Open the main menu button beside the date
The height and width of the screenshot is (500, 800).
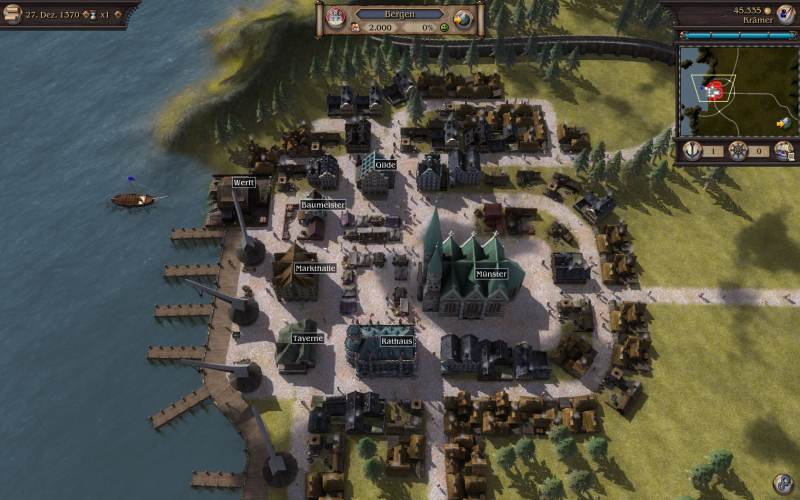pyautogui.click(x=12, y=13)
